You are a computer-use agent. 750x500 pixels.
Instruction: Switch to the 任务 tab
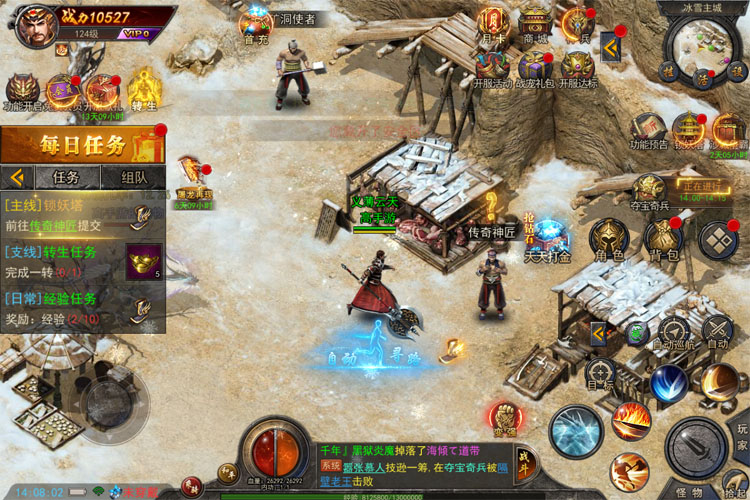pyautogui.click(x=66, y=177)
